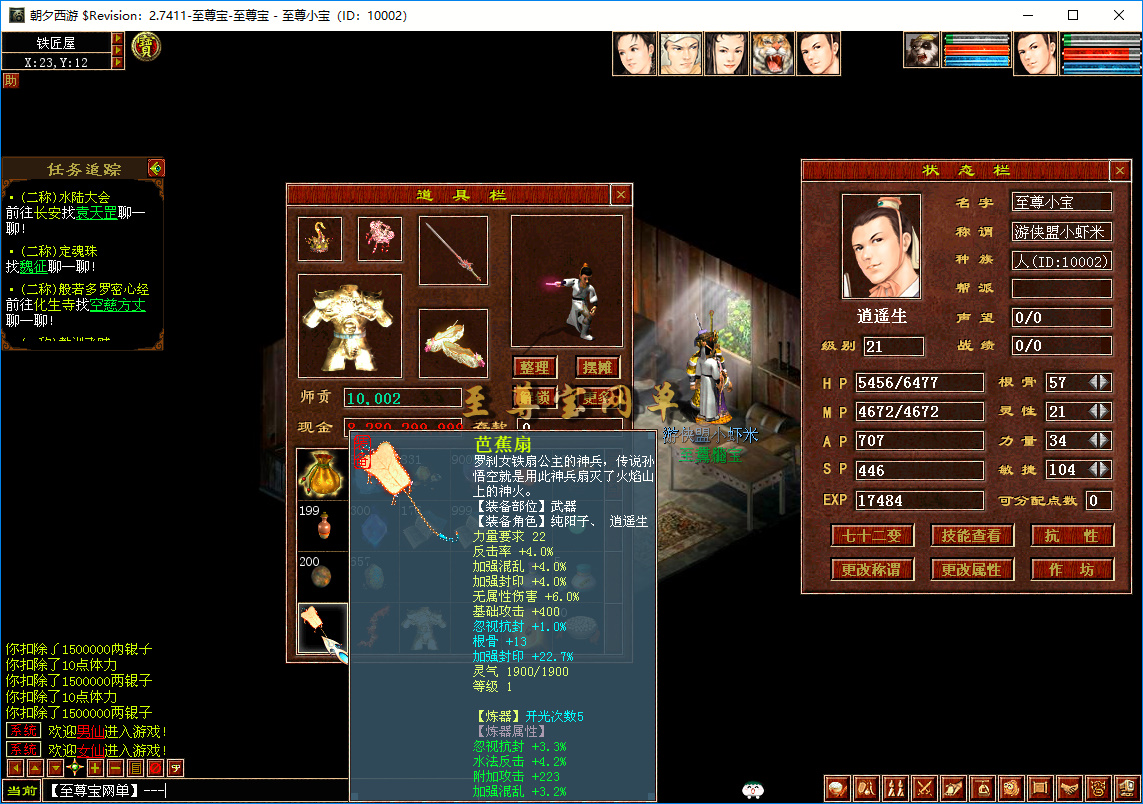Select the red potion bottle with count 199

[322, 526]
